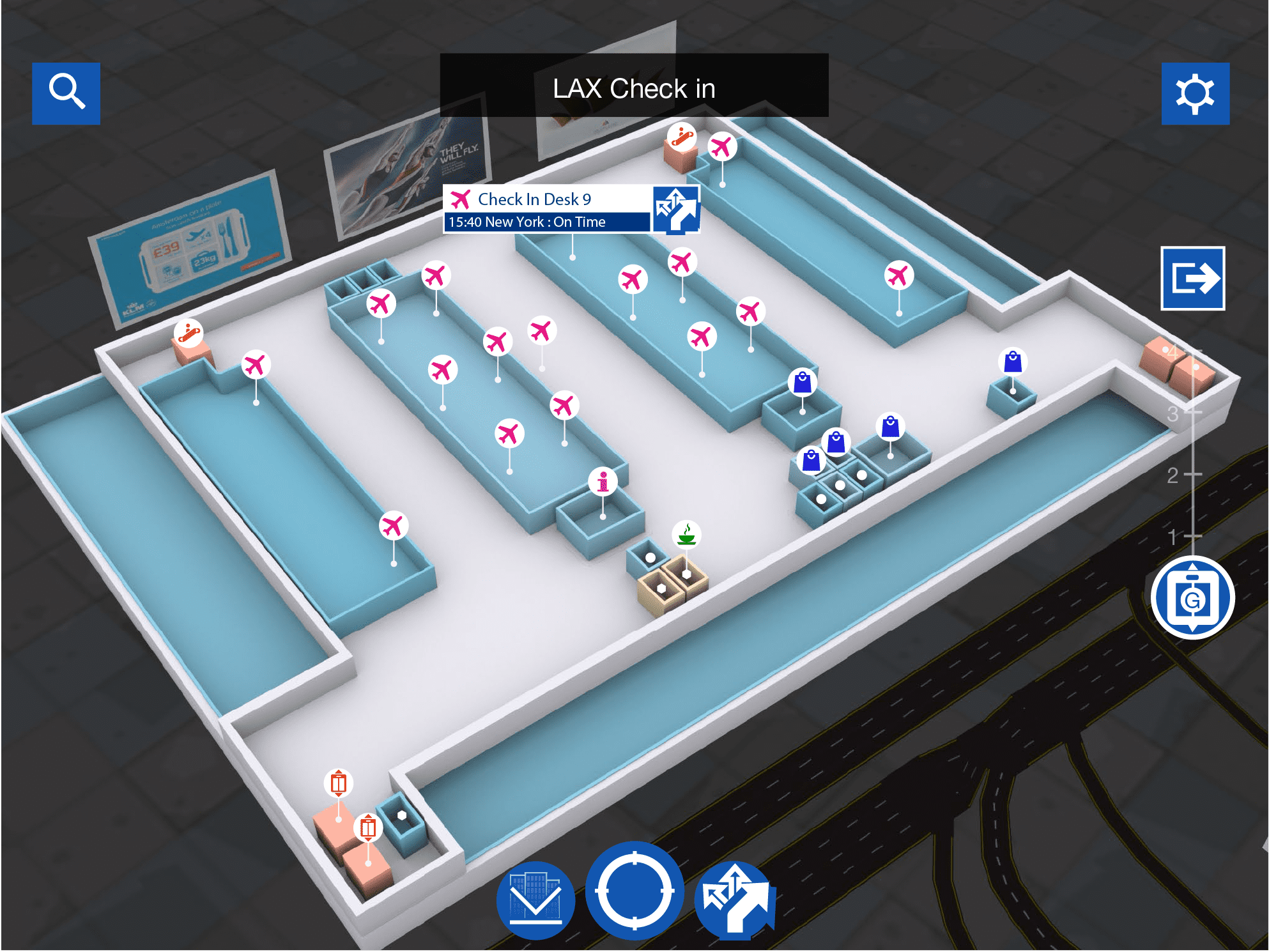Viewport: 1269px width, 952px height.
Task: Open the search magnifier button
Action: 66,93
